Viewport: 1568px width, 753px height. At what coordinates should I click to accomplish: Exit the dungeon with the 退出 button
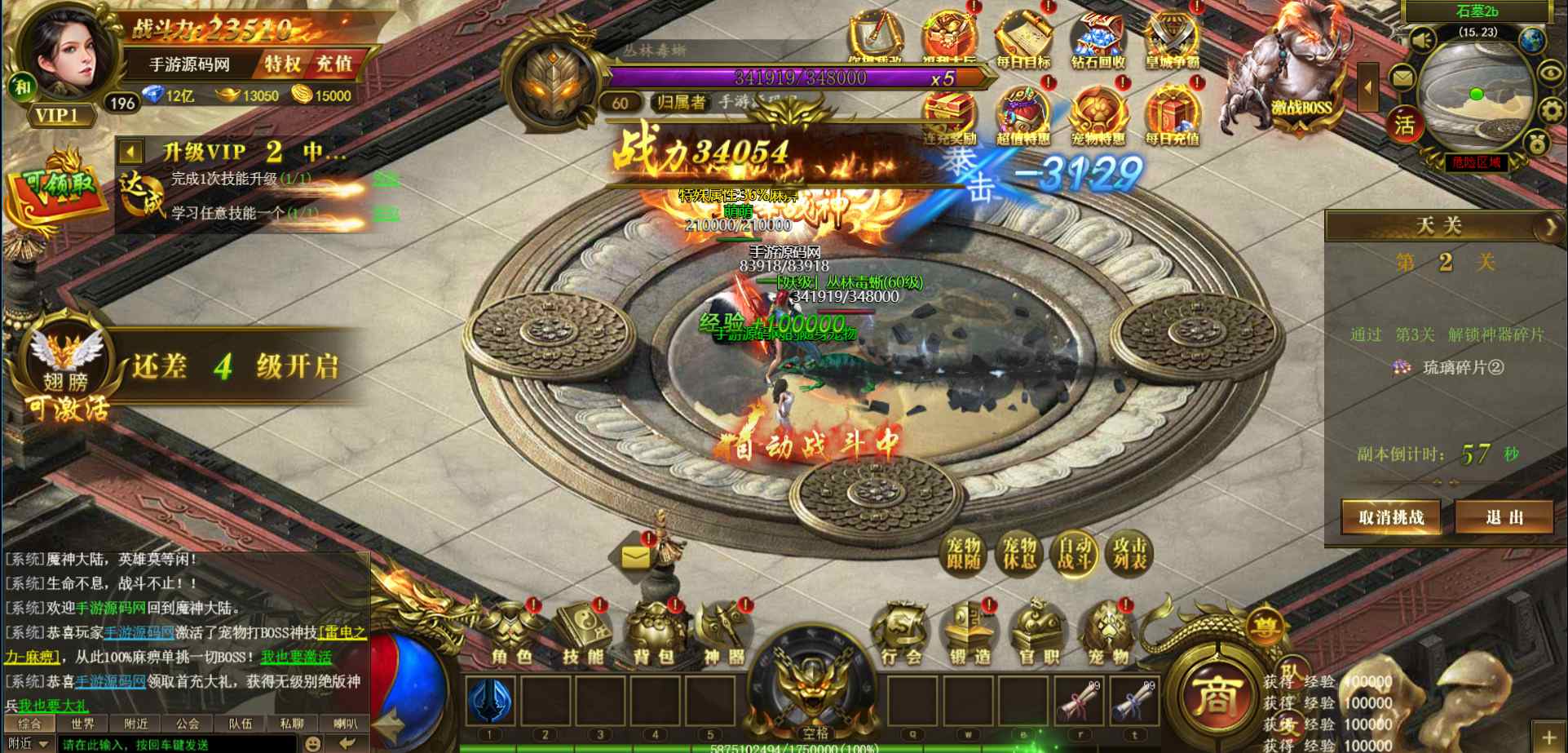[x=1504, y=517]
